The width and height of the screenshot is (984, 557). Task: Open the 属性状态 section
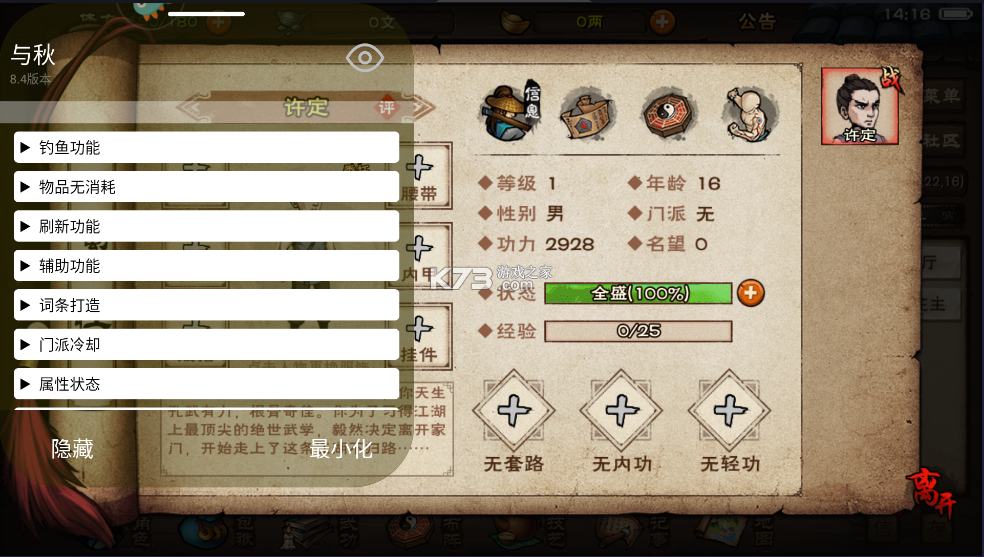(x=206, y=384)
